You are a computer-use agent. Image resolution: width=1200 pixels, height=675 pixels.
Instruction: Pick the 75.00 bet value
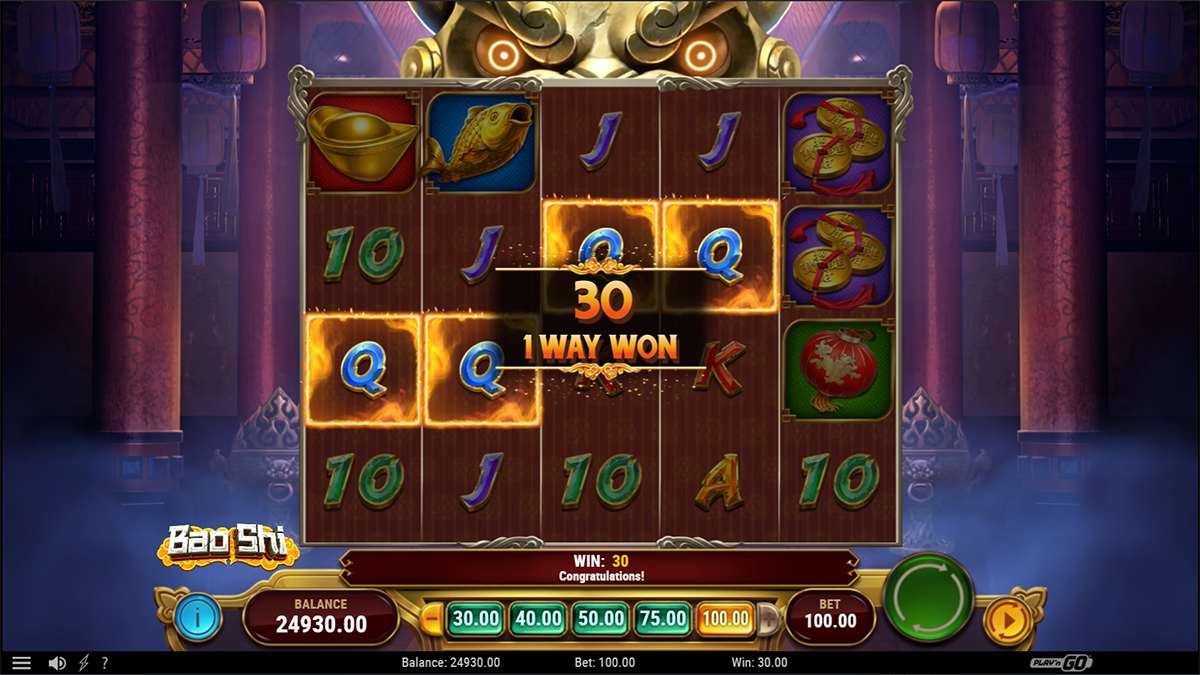663,619
